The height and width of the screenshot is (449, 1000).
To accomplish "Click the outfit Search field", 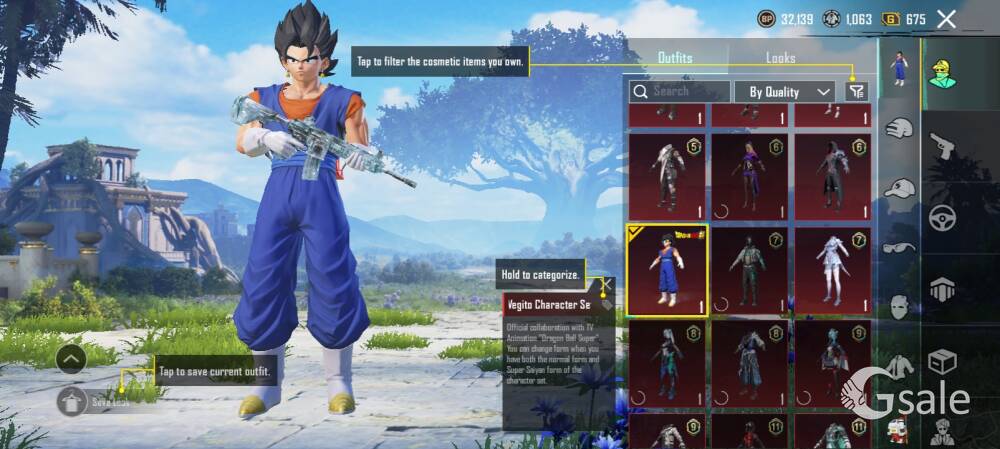I will tap(678, 91).
